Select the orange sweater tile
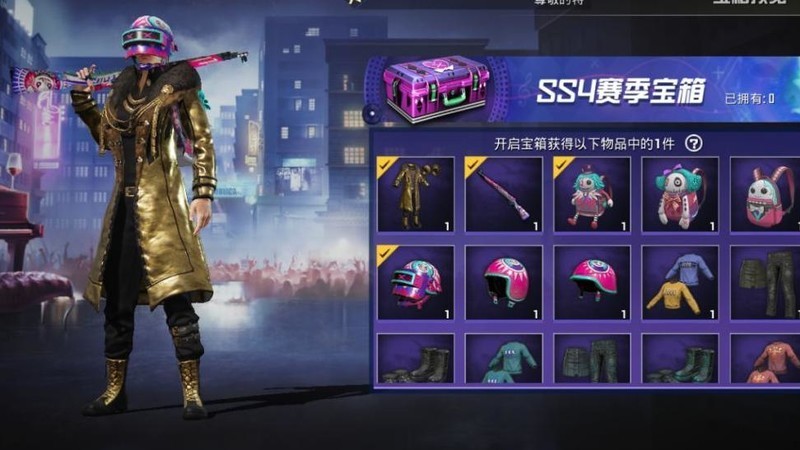This screenshot has width=800, height=450. [x=765, y=359]
